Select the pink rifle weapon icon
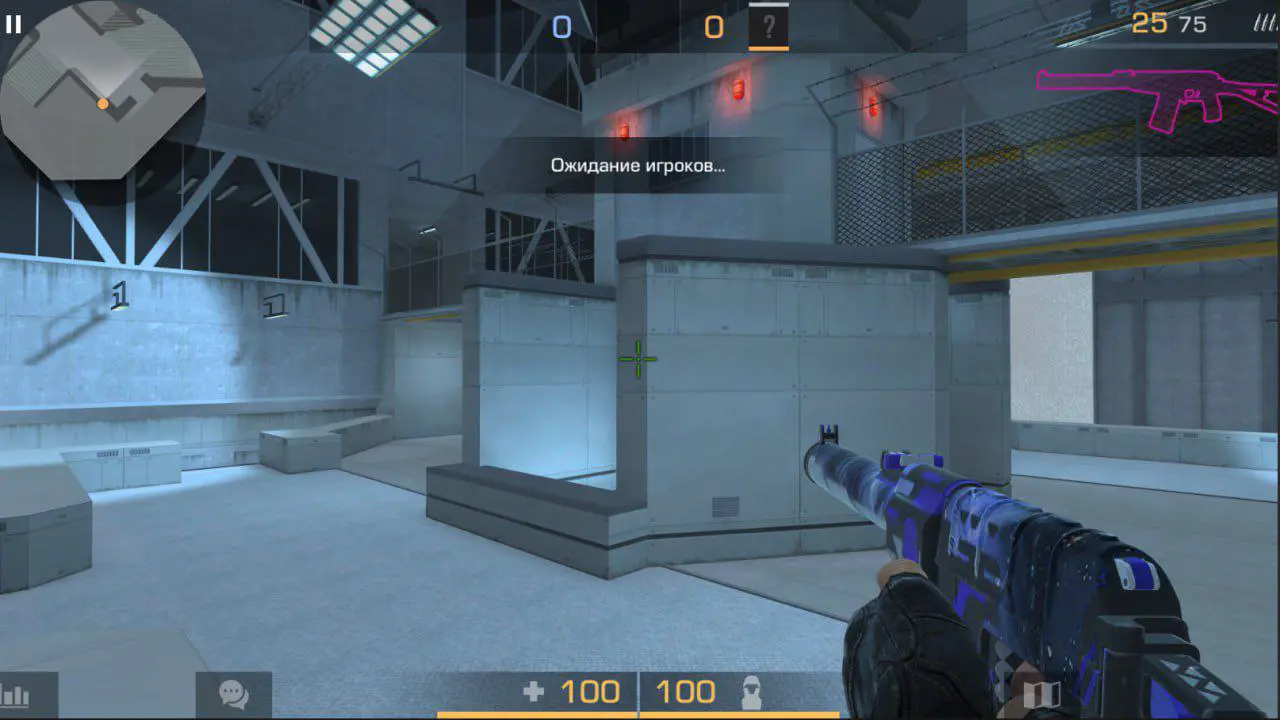Screen dimensions: 1280x720 click(x=1157, y=98)
